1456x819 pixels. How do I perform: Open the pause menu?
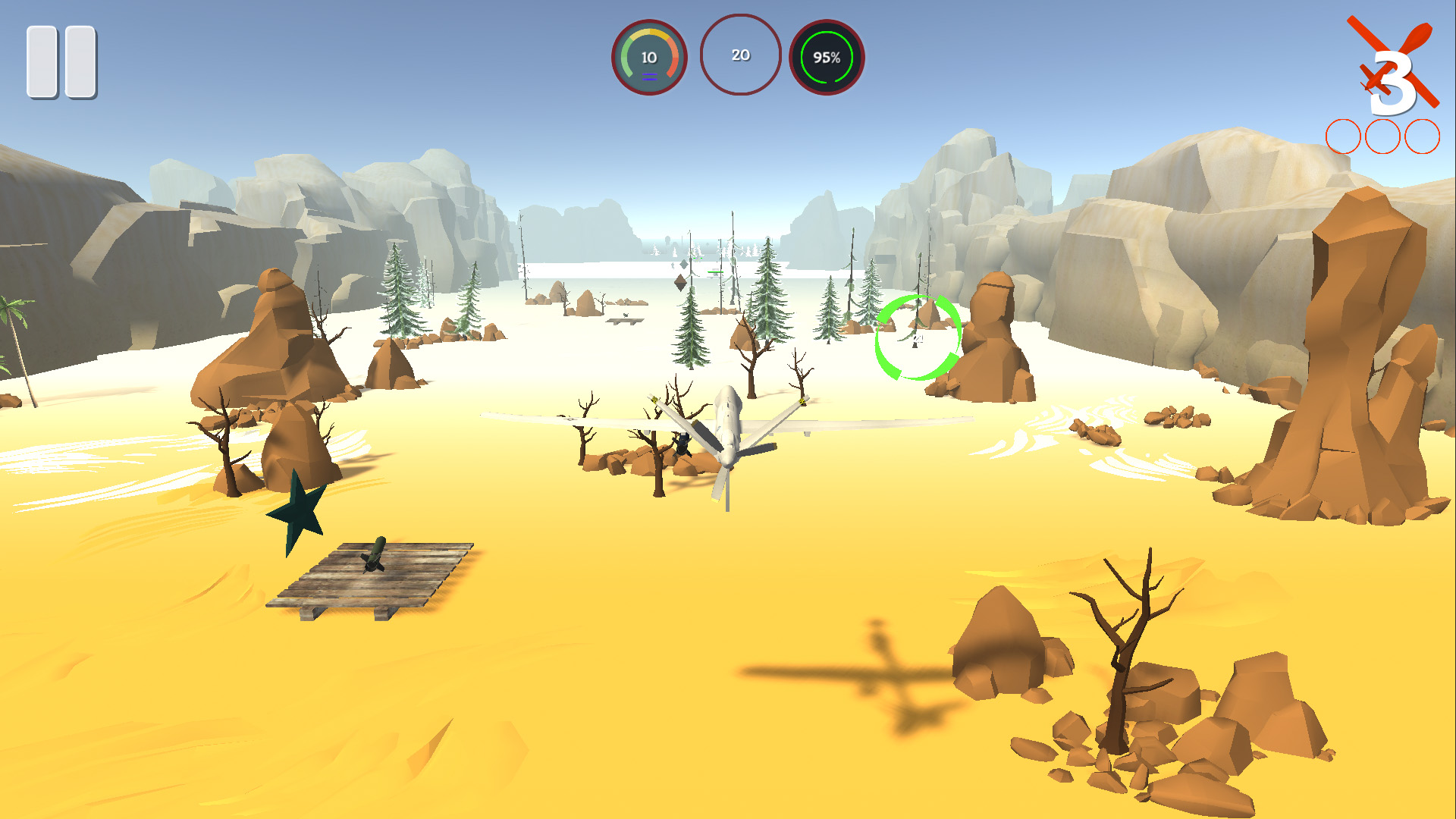63,62
